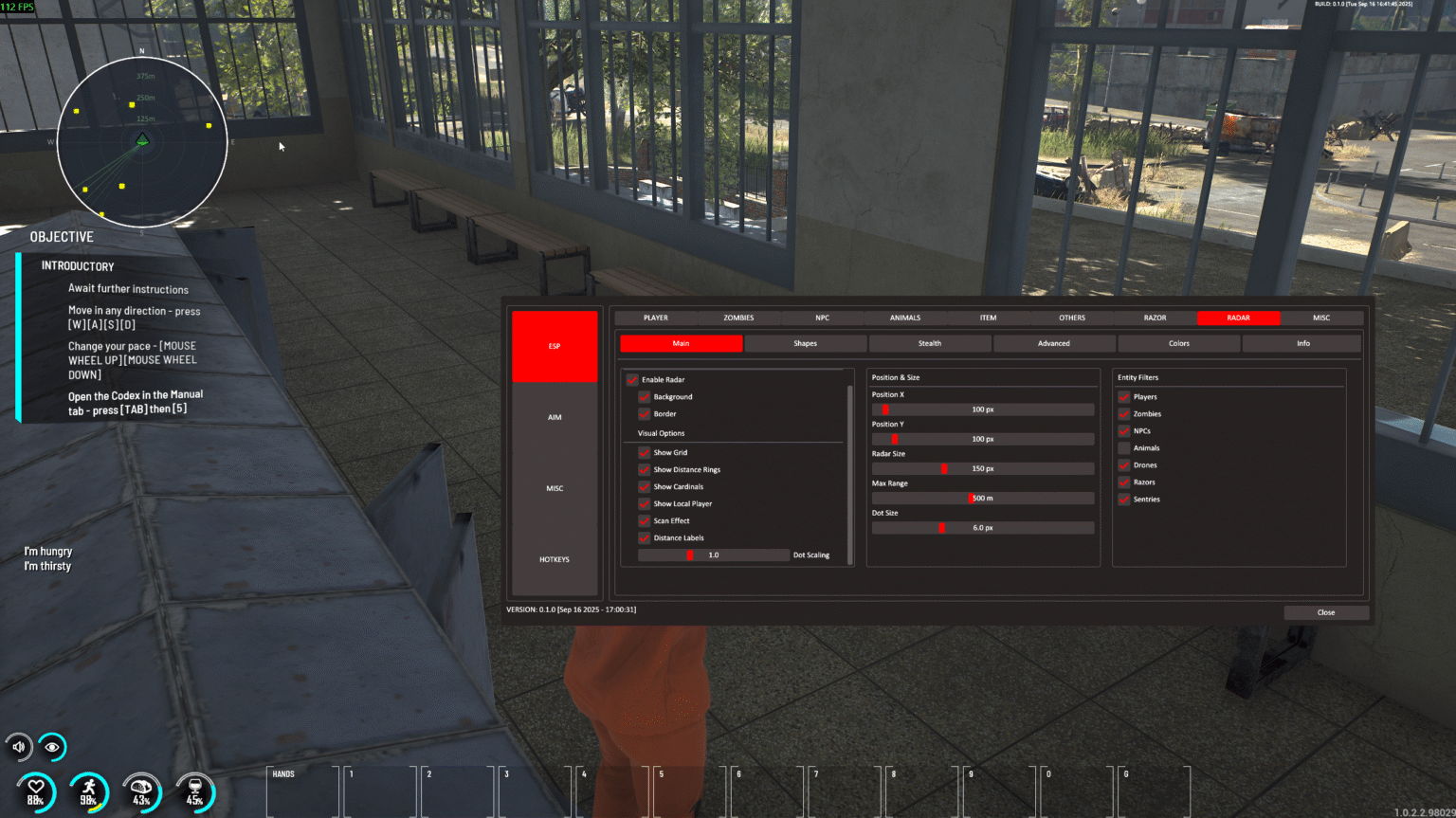Disable the Show Grid checkbox

(646, 452)
